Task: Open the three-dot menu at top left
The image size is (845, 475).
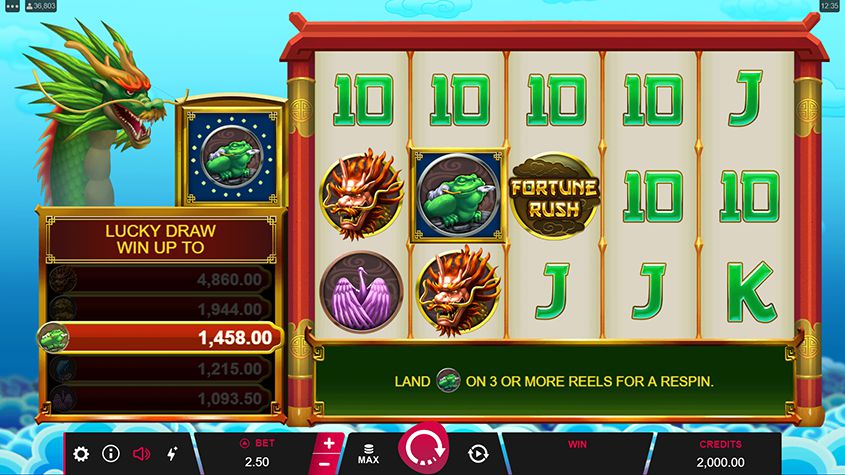Action: coord(12,6)
